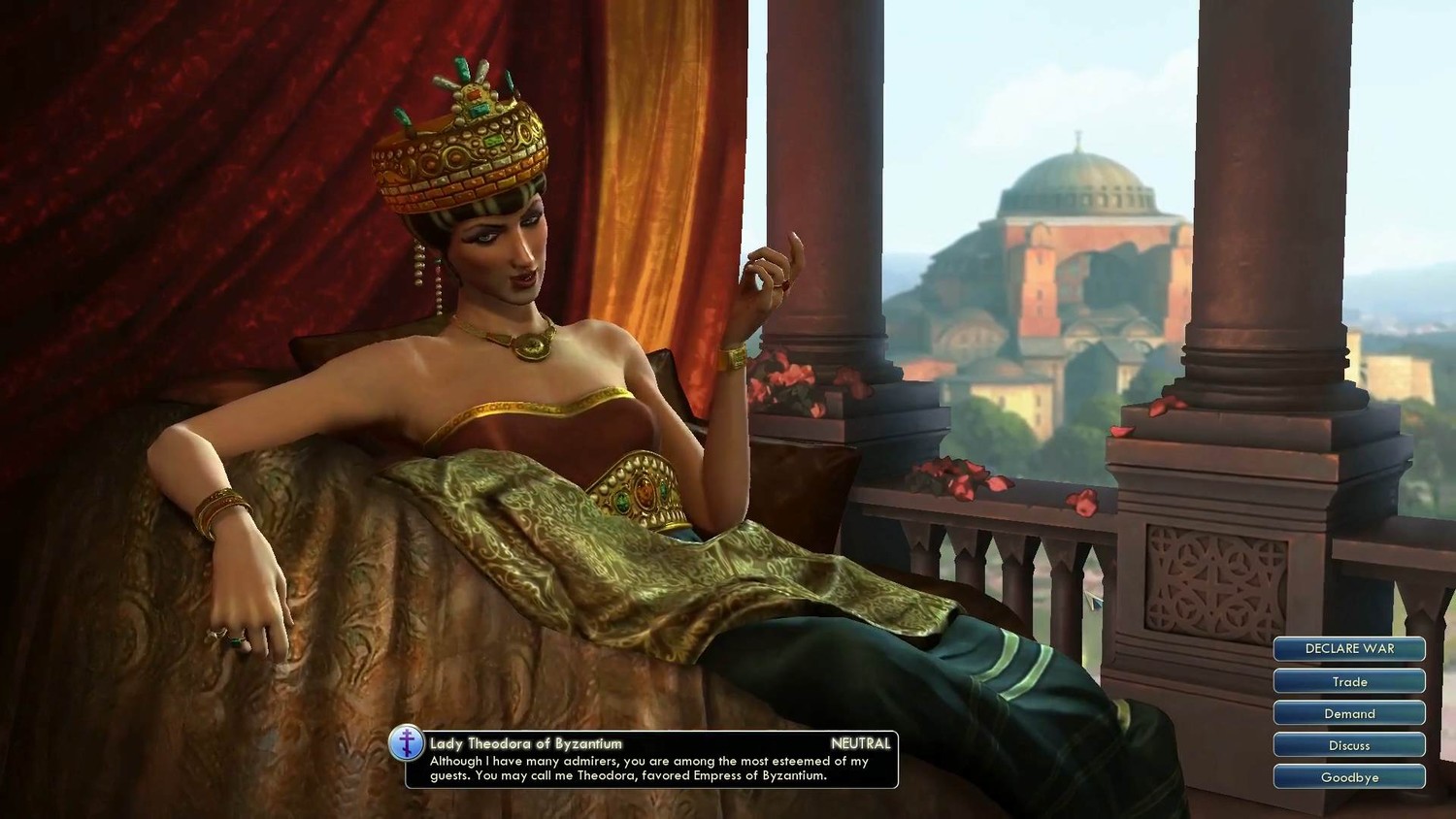This screenshot has height=819, width=1456.
Task: Choose the Declare War option
Action: pos(1349,649)
